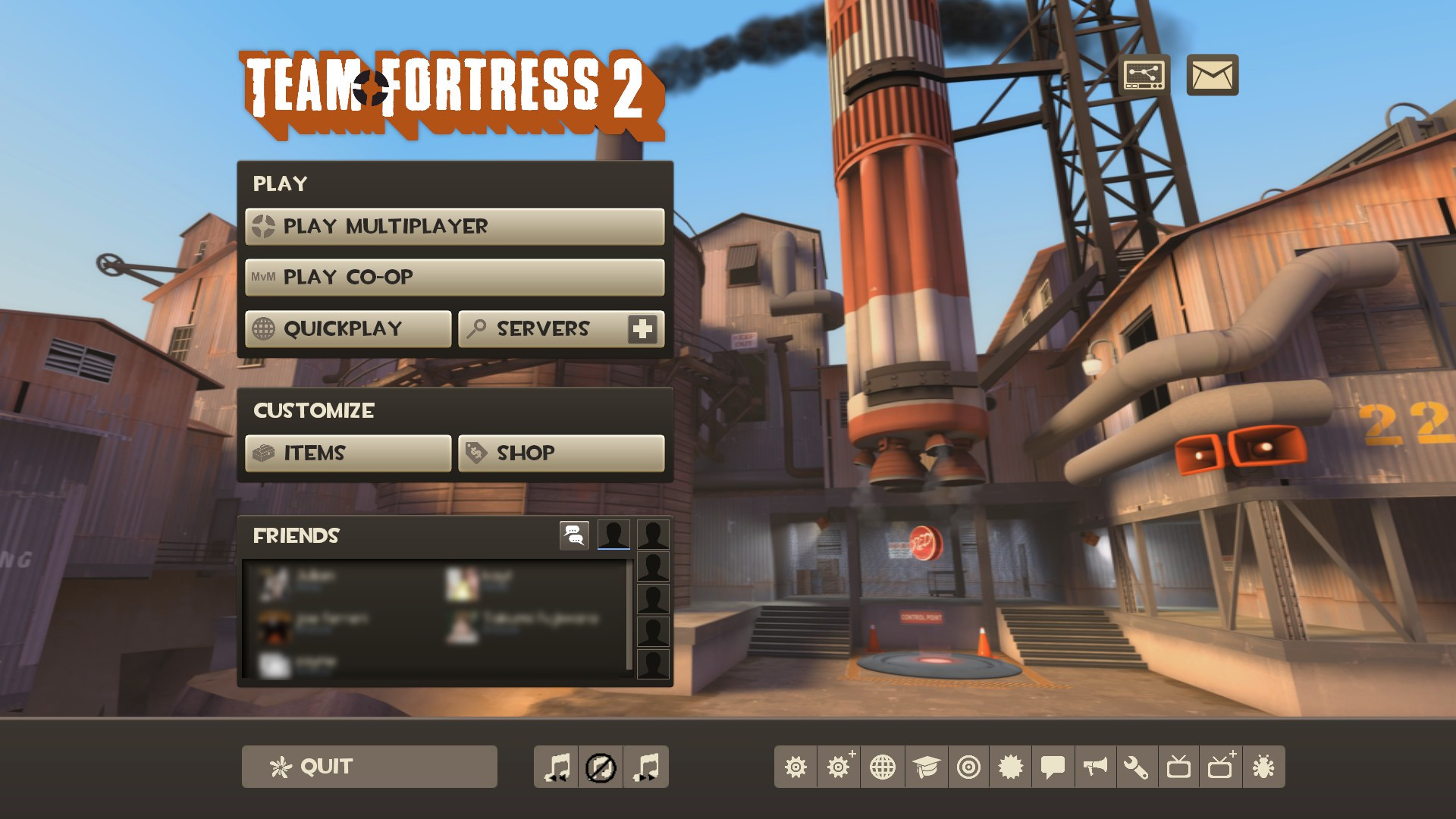Screen dimensions: 1456x819
Task: Mute the menu music with crossed-note button
Action: [x=600, y=768]
